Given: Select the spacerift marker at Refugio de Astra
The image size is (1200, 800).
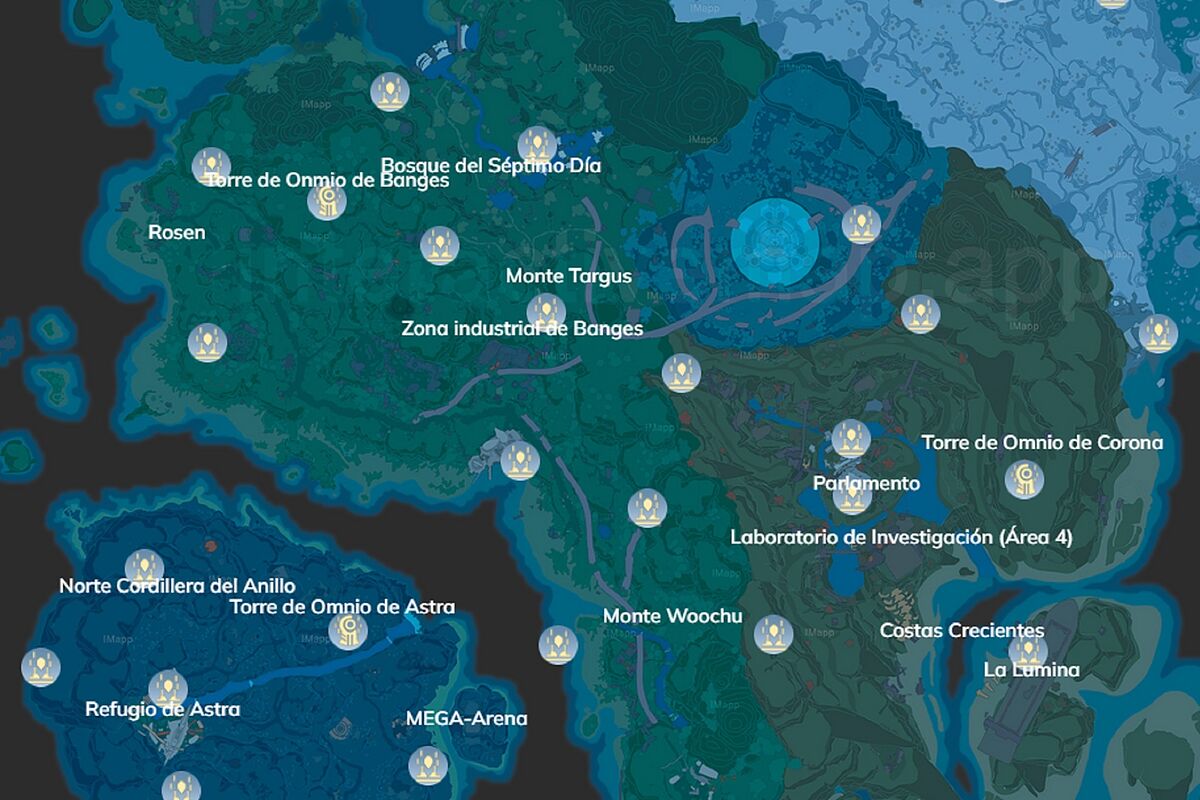Looking at the screenshot, I should (167, 689).
